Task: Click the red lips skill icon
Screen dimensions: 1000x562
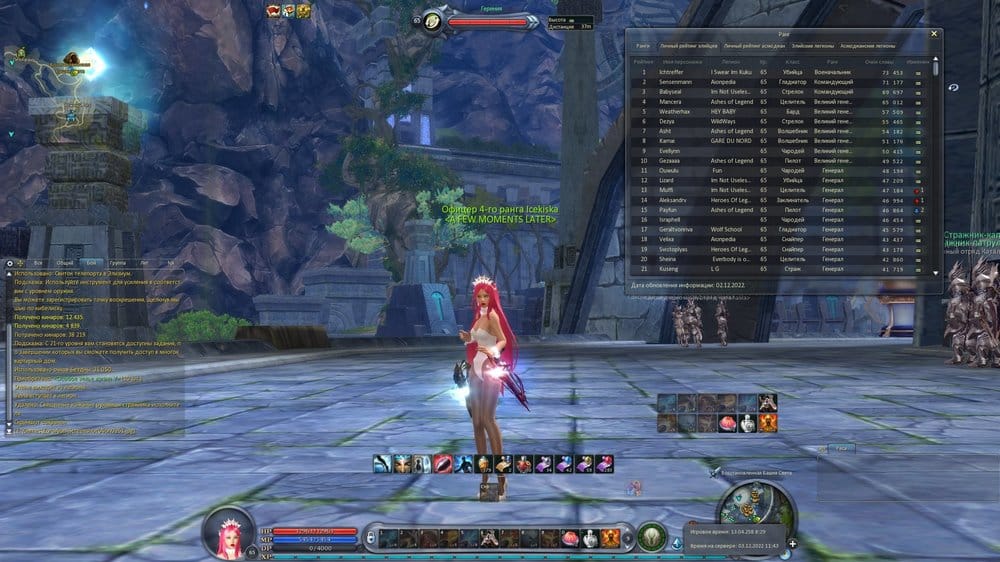Action: coord(442,464)
